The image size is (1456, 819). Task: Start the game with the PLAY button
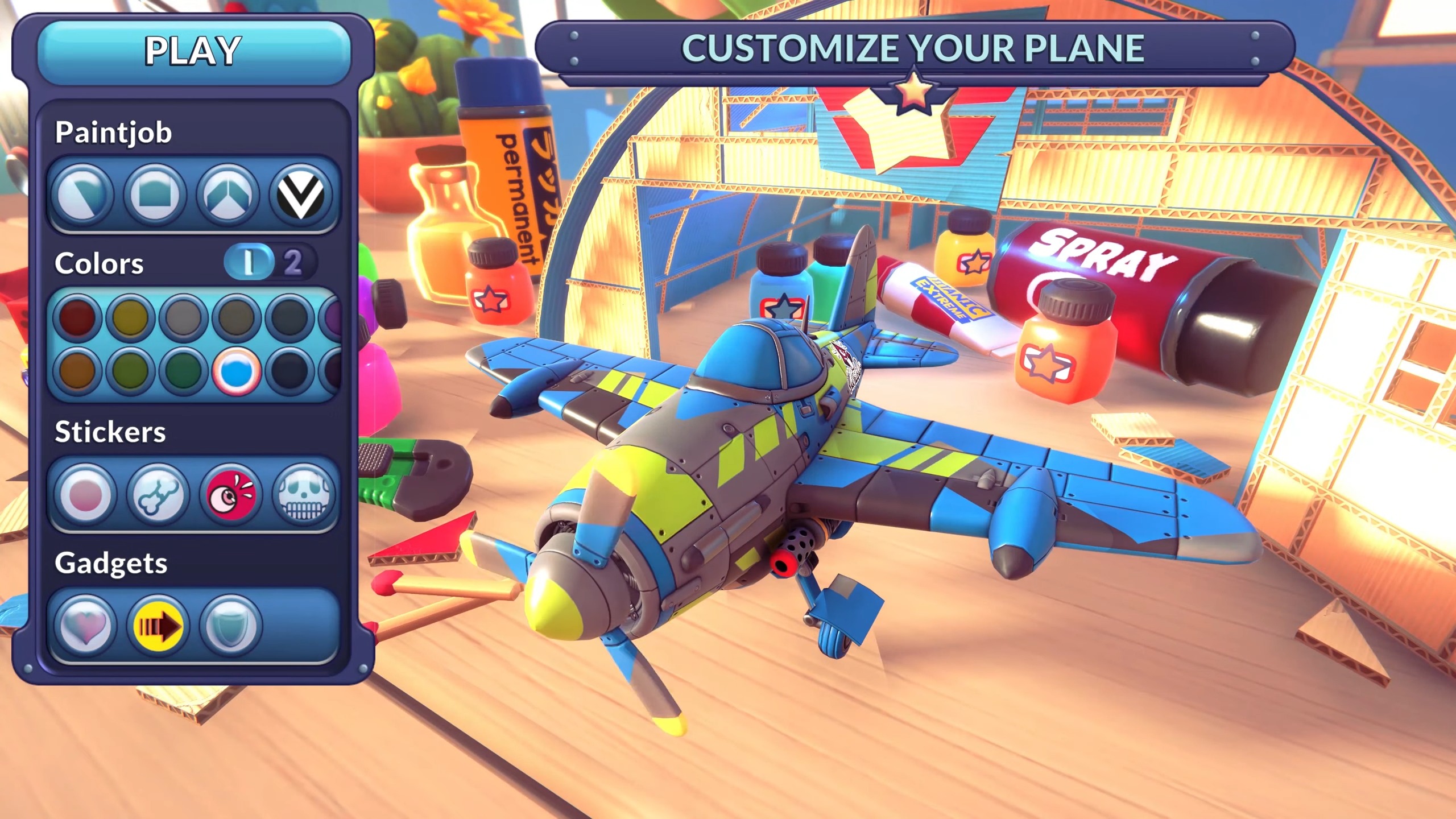coord(193,51)
